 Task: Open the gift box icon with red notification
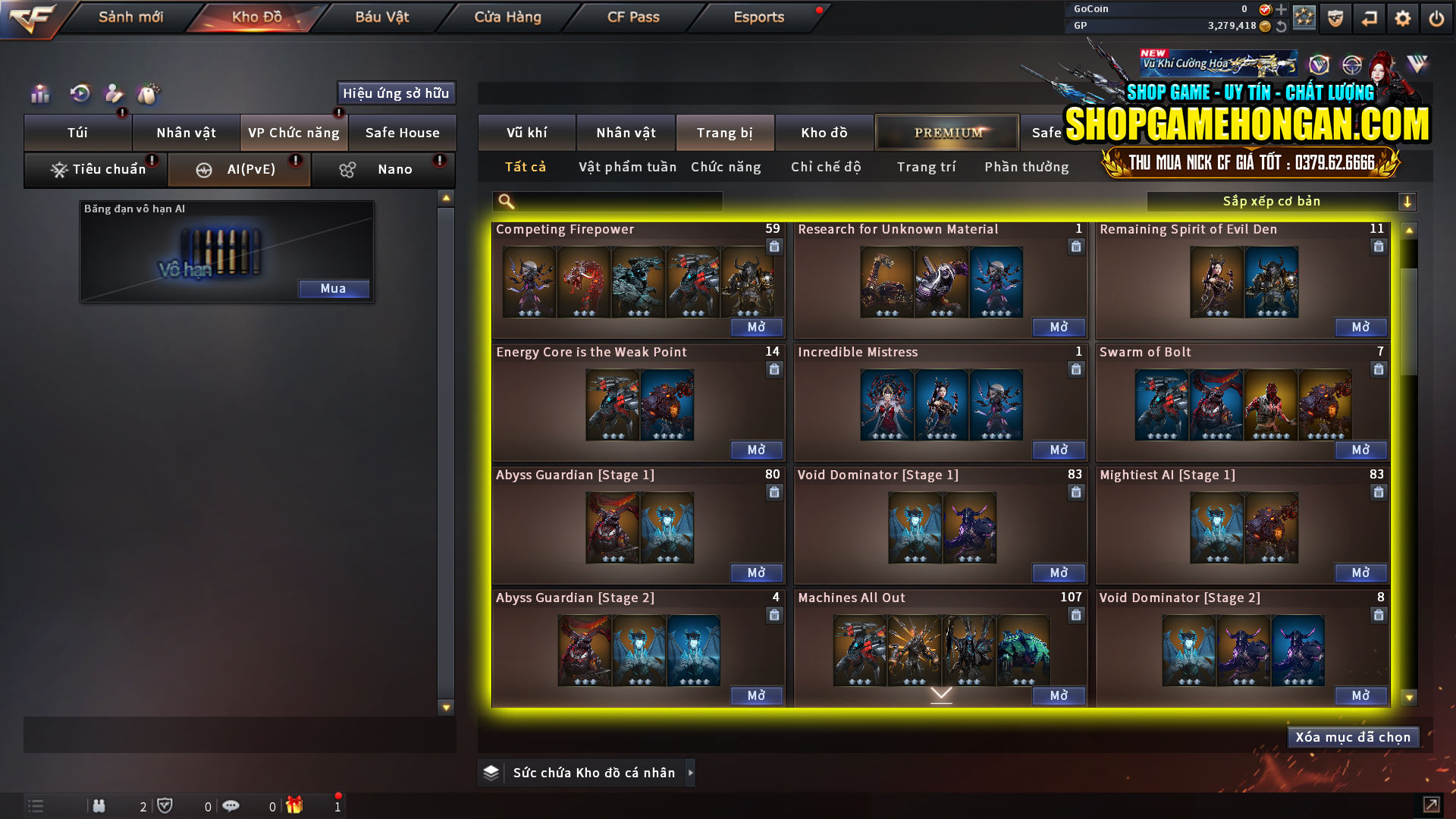(x=295, y=806)
